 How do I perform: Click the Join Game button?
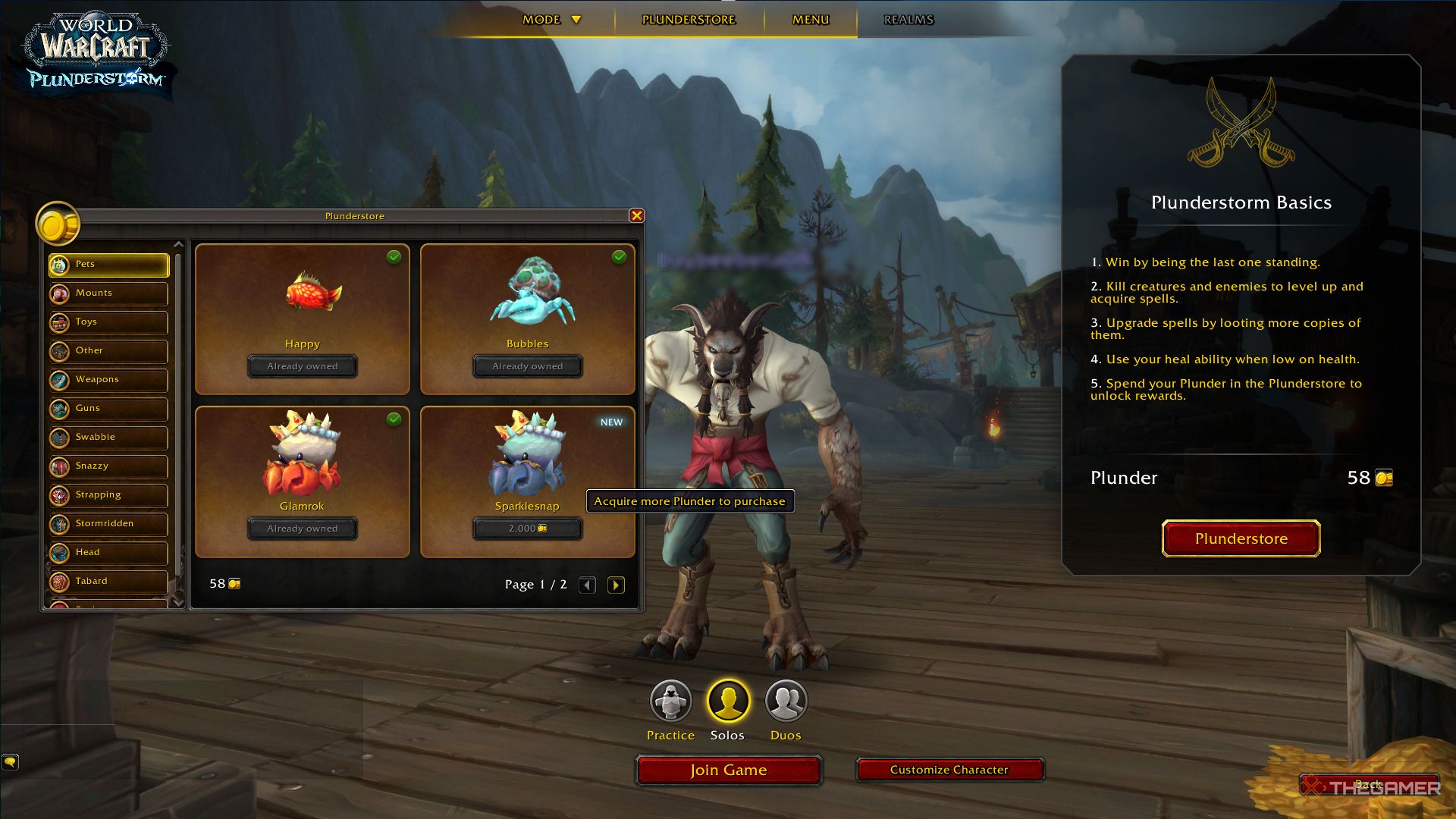coord(728,770)
